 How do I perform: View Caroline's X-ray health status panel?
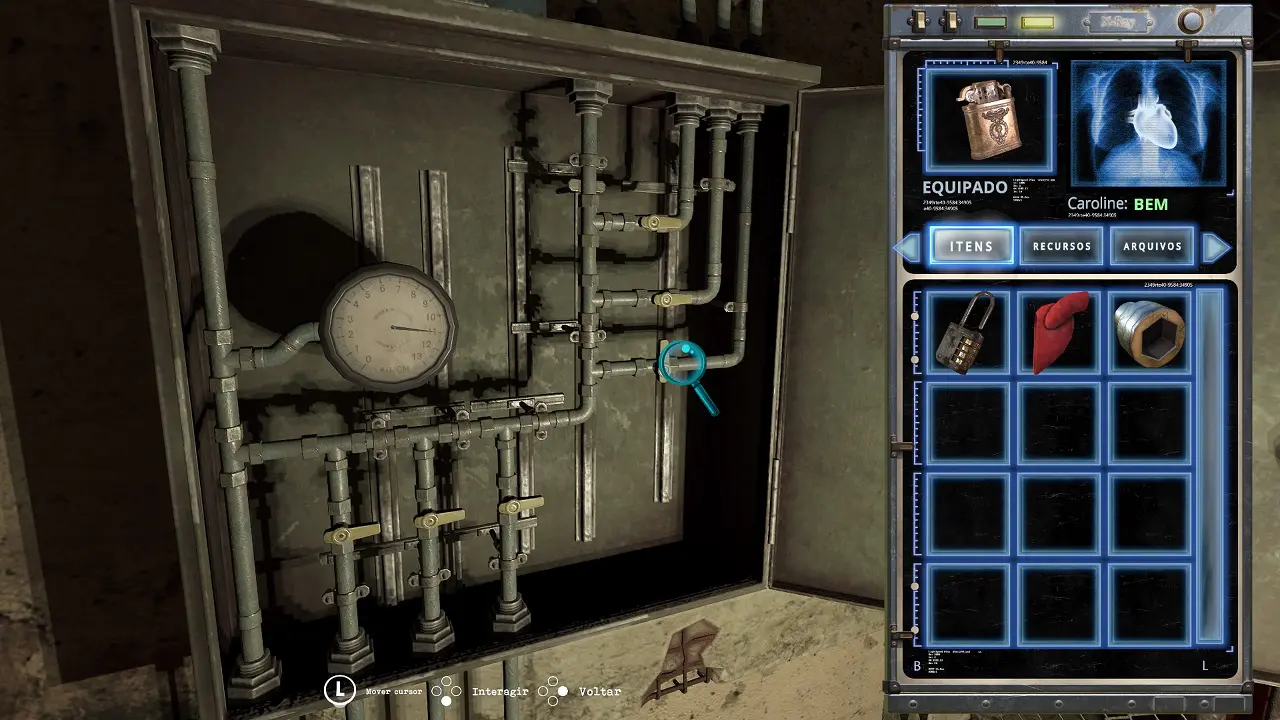(1149, 123)
